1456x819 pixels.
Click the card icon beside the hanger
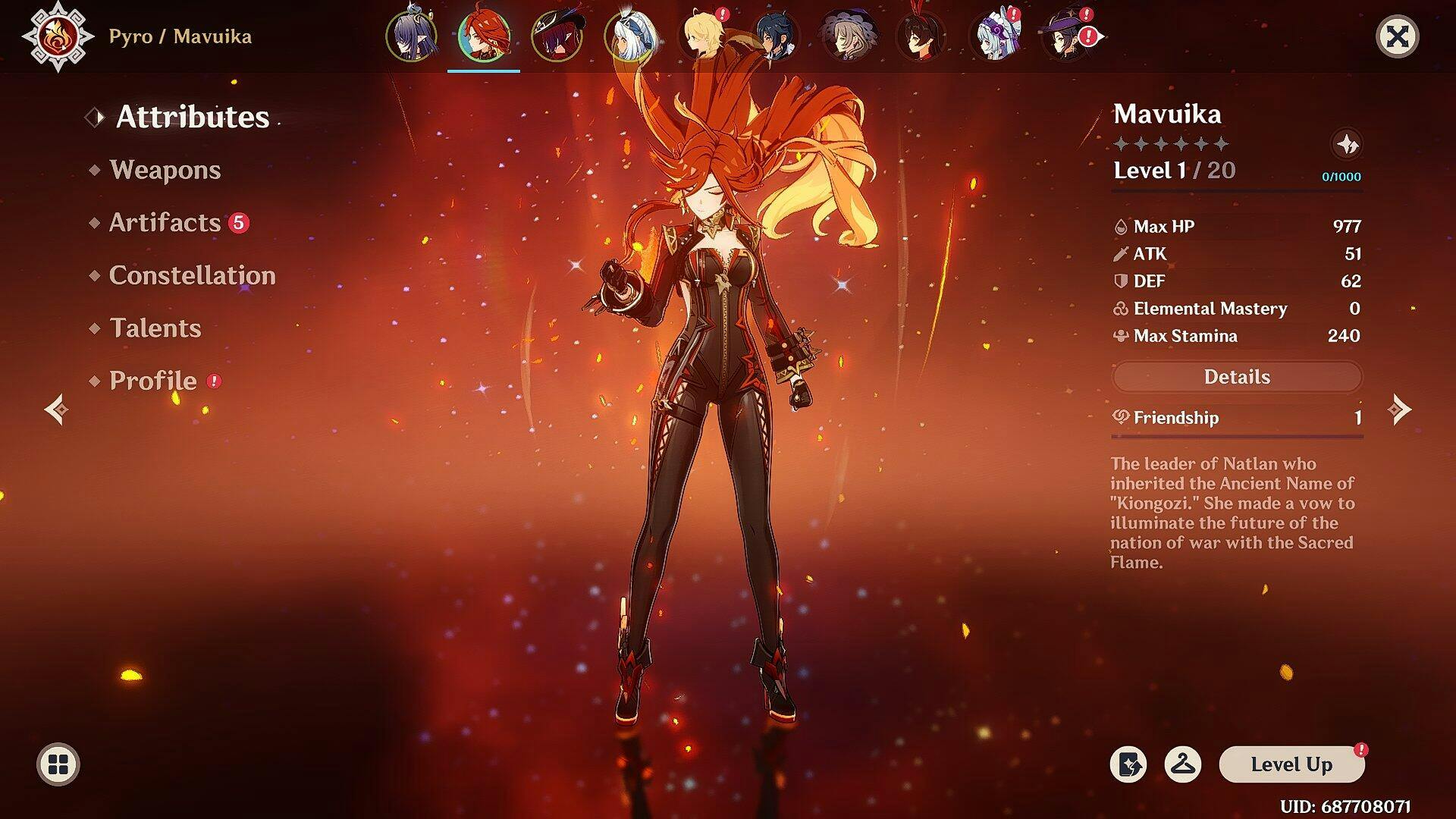tap(1128, 764)
